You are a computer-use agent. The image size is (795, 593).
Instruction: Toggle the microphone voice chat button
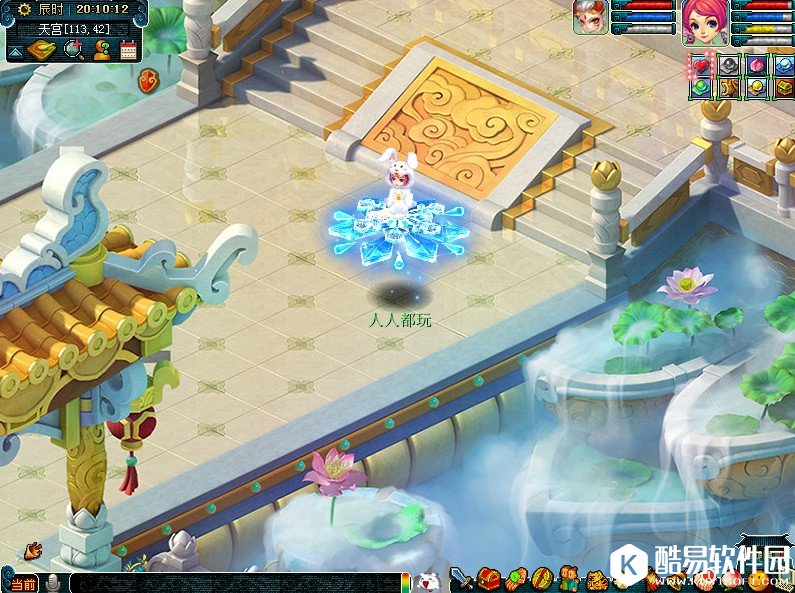point(52,583)
